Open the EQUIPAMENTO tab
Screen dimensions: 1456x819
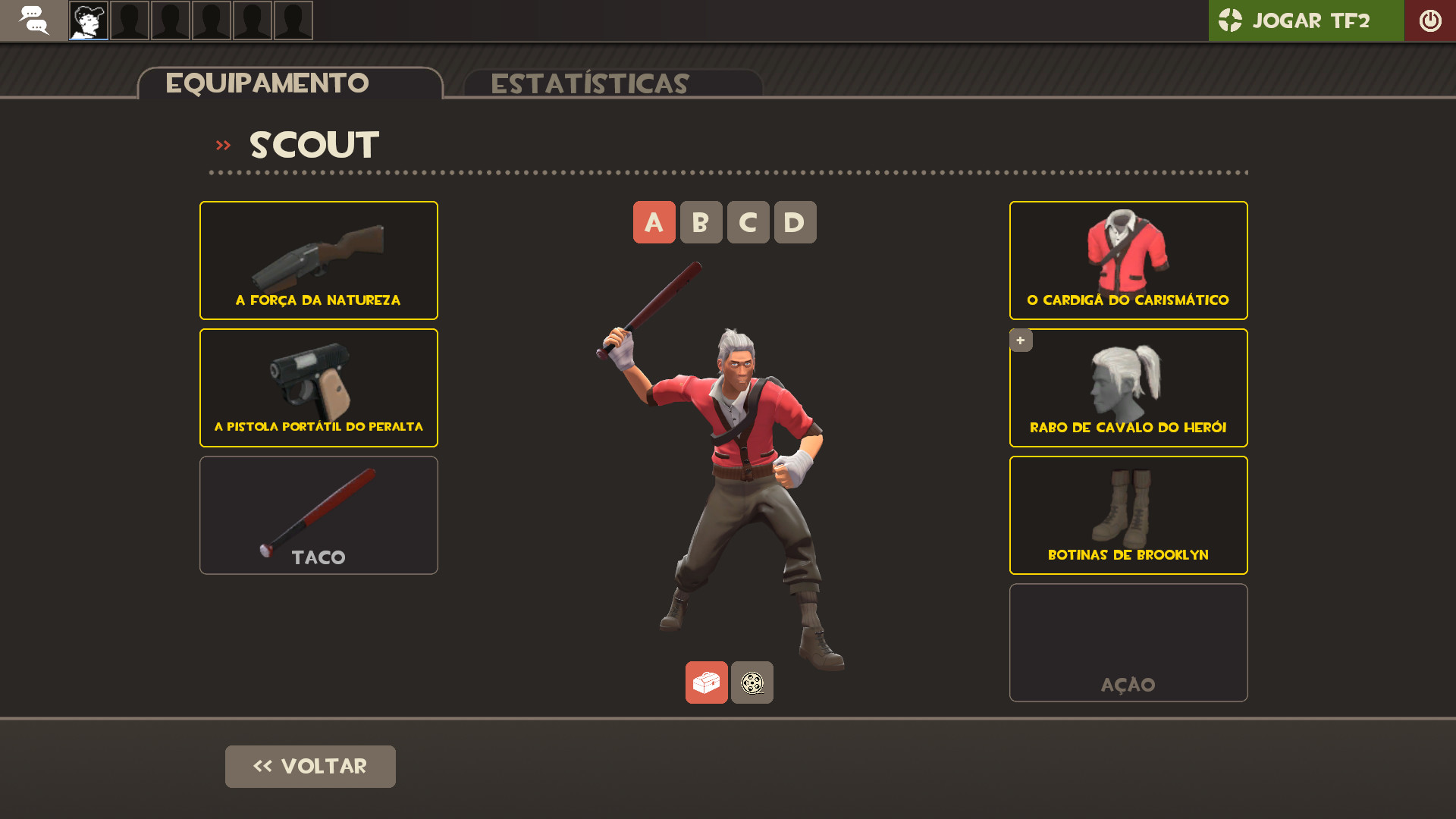(267, 83)
